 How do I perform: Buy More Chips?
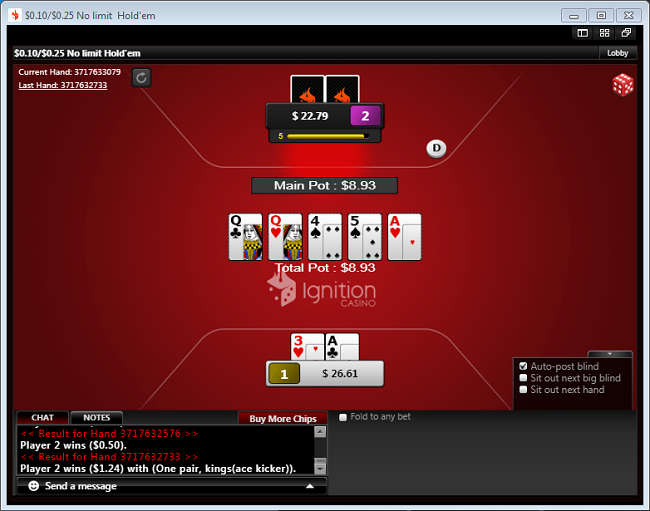point(282,418)
